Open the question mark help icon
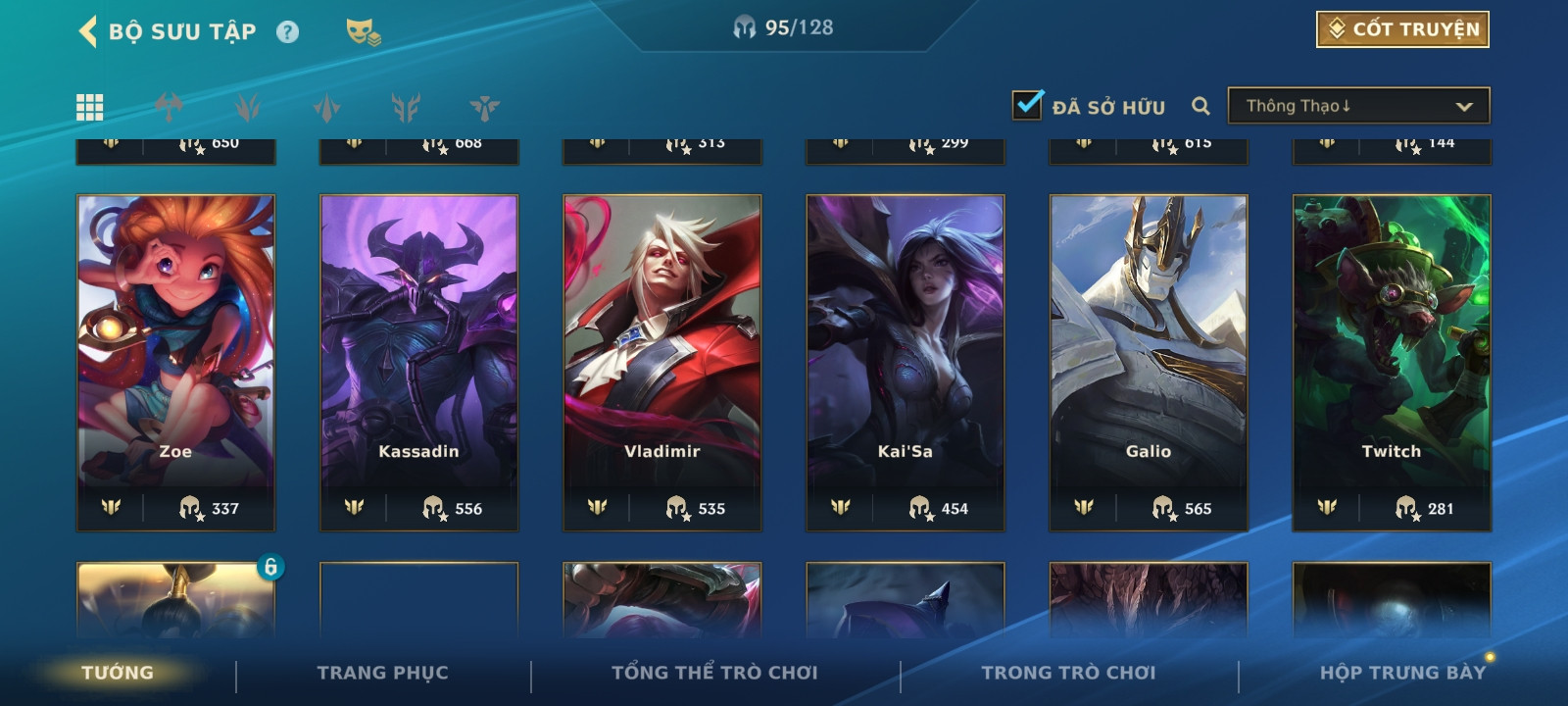Screen dimensions: 1568x706 (x=287, y=32)
